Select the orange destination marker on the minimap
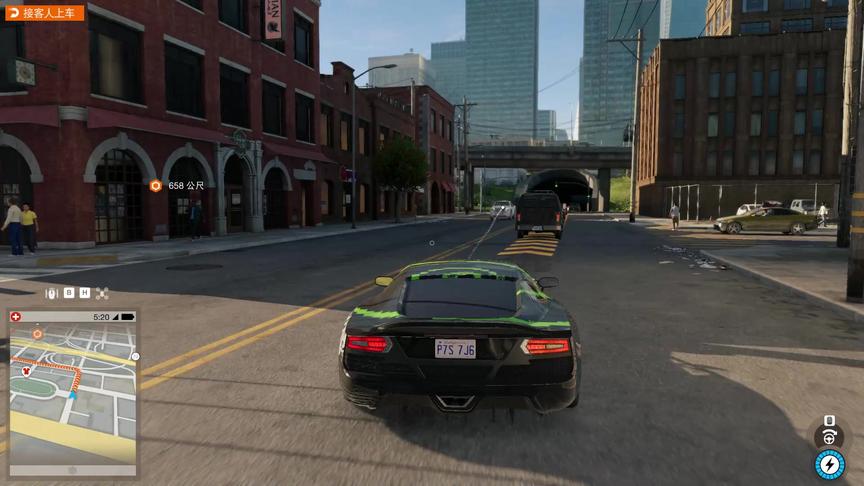This screenshot has width=864, height=486. click(37, 334)
